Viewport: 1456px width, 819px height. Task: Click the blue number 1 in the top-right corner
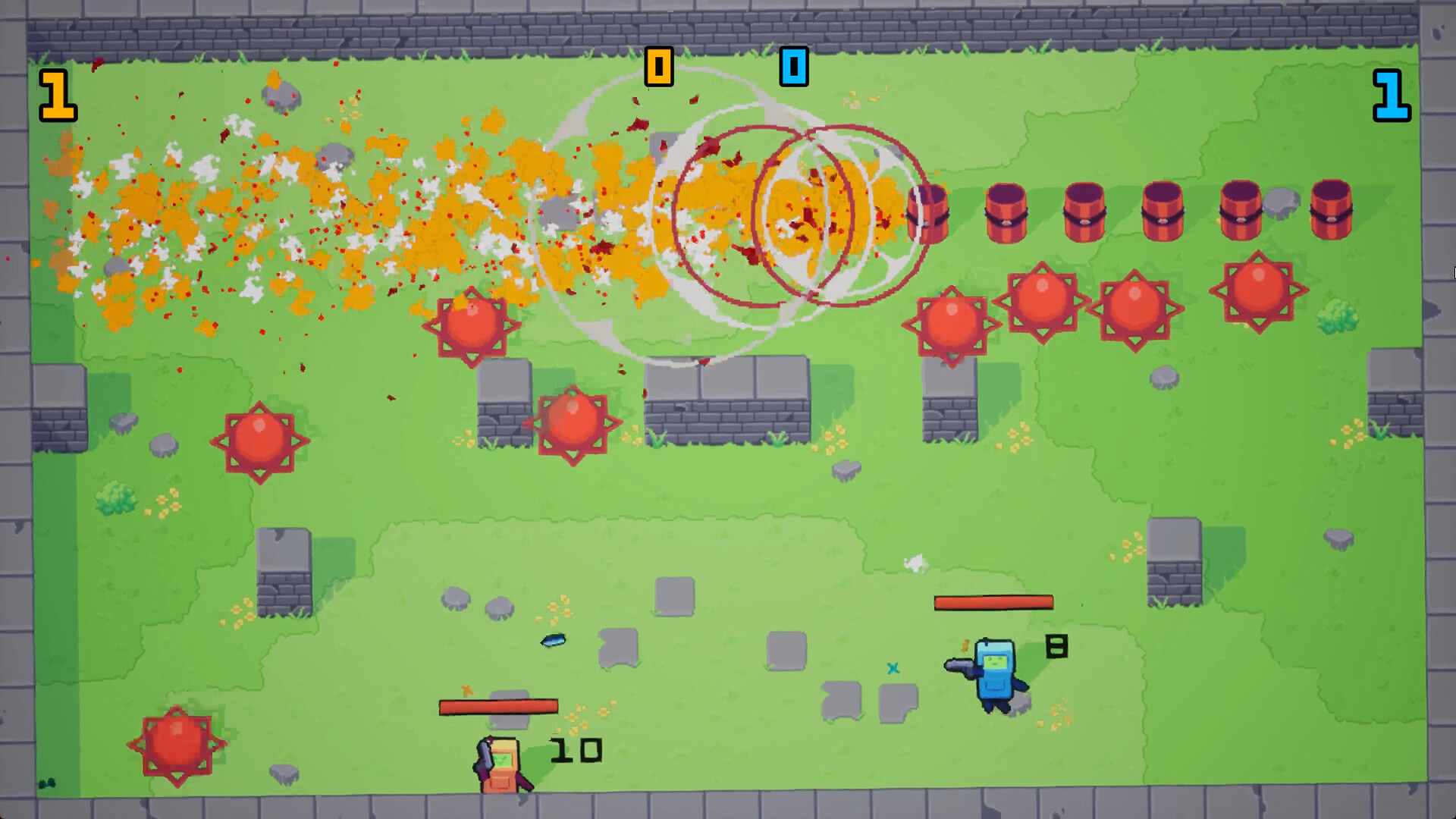click(x=1394, y=95)
